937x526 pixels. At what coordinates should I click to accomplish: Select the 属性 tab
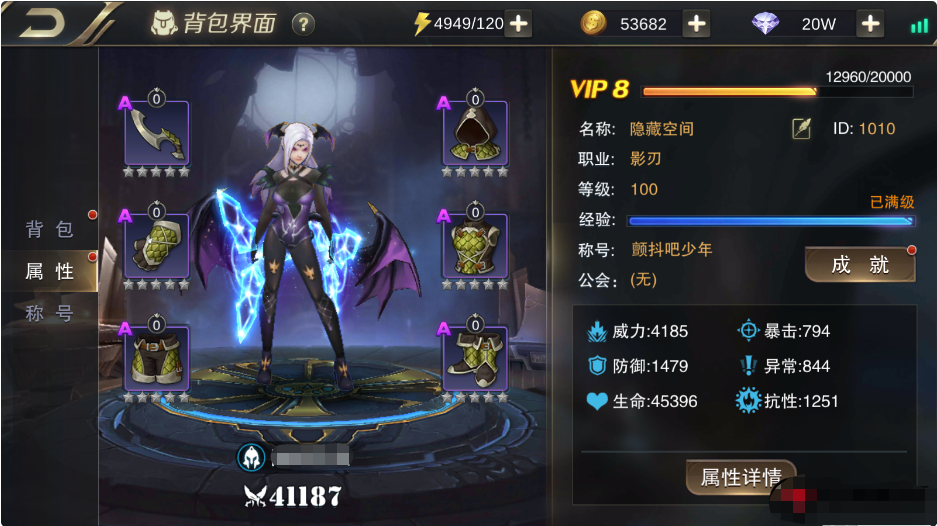pyautogui.click(x=50, y=271)
